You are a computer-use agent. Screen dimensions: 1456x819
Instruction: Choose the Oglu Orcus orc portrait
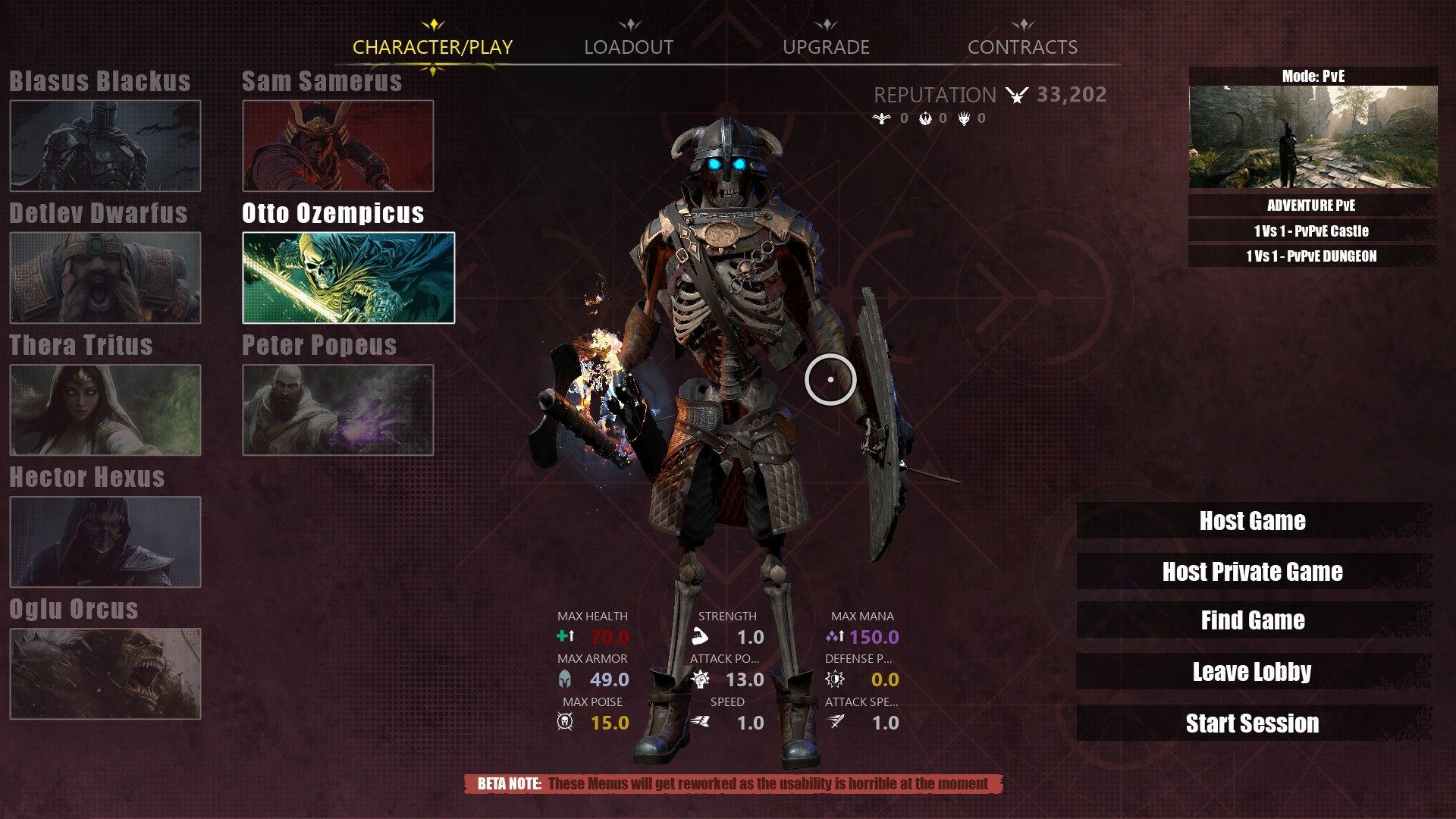click(105, 673)
